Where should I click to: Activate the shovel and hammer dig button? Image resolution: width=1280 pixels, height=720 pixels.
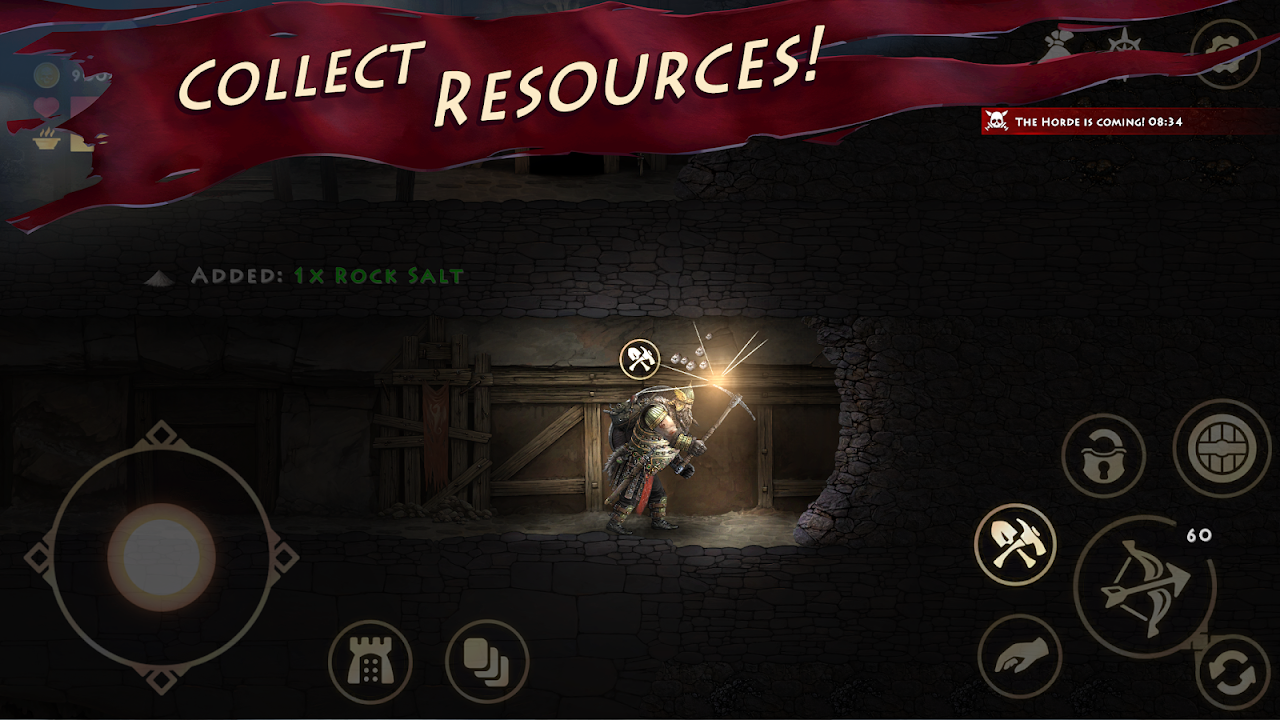tap(1015, 545)
